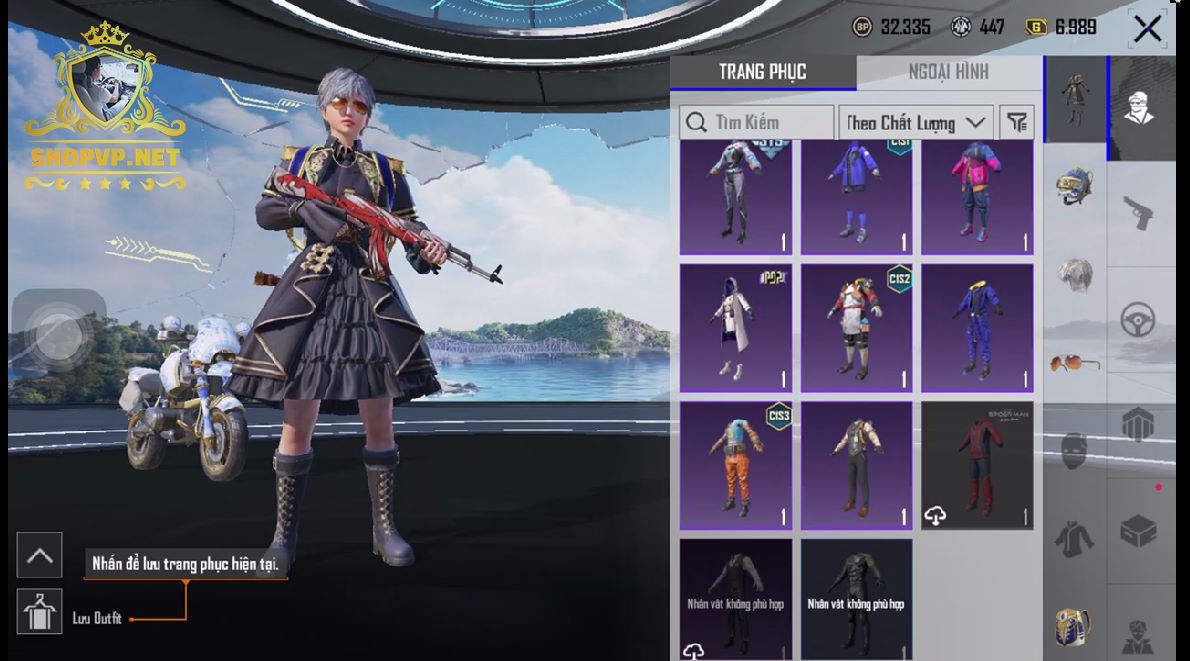Pick the Spider-Man suit outfit
Screen dimensions: 1190x661
tap(977, 465)
